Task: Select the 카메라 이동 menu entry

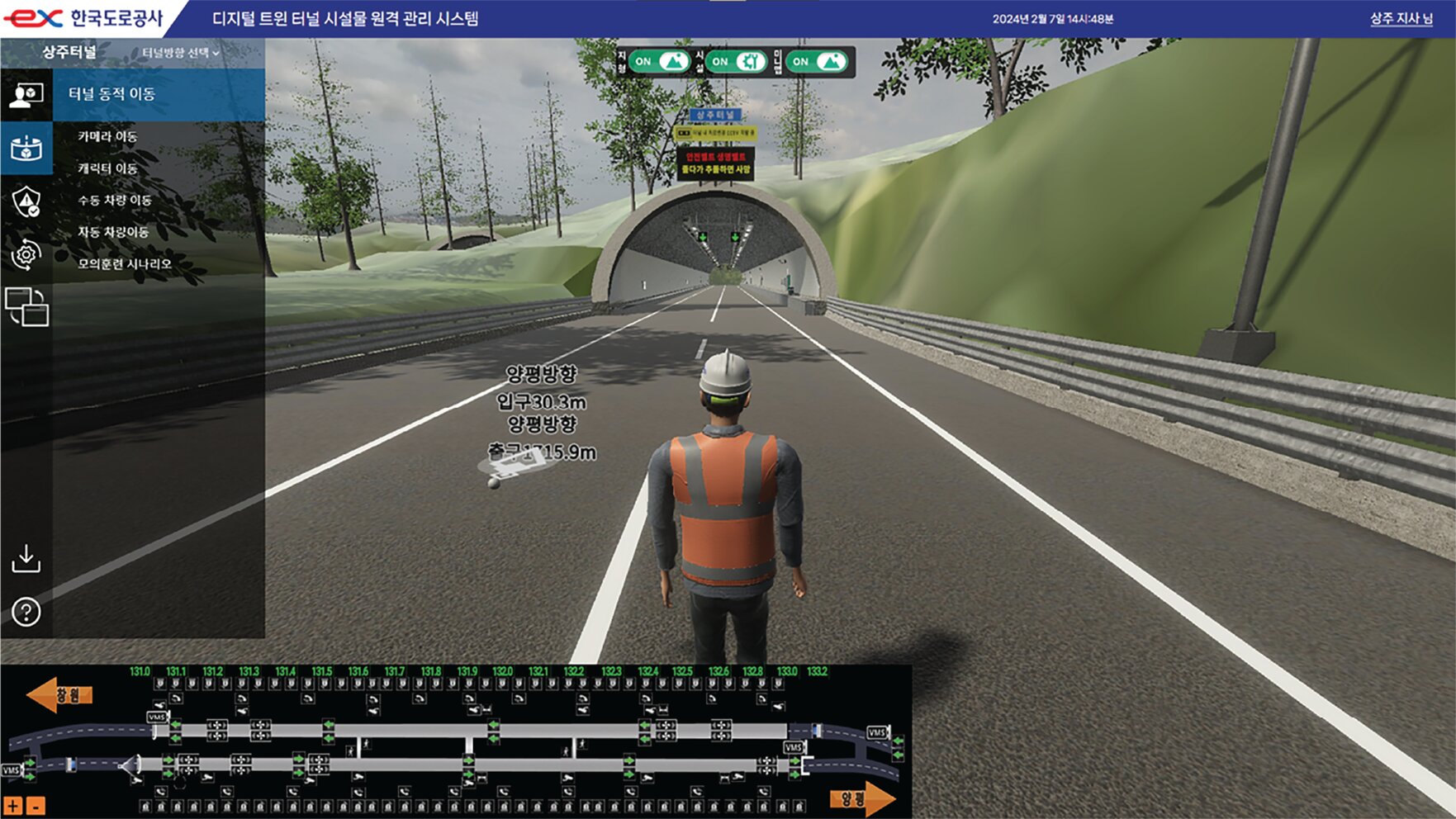Action: point(107,136)
